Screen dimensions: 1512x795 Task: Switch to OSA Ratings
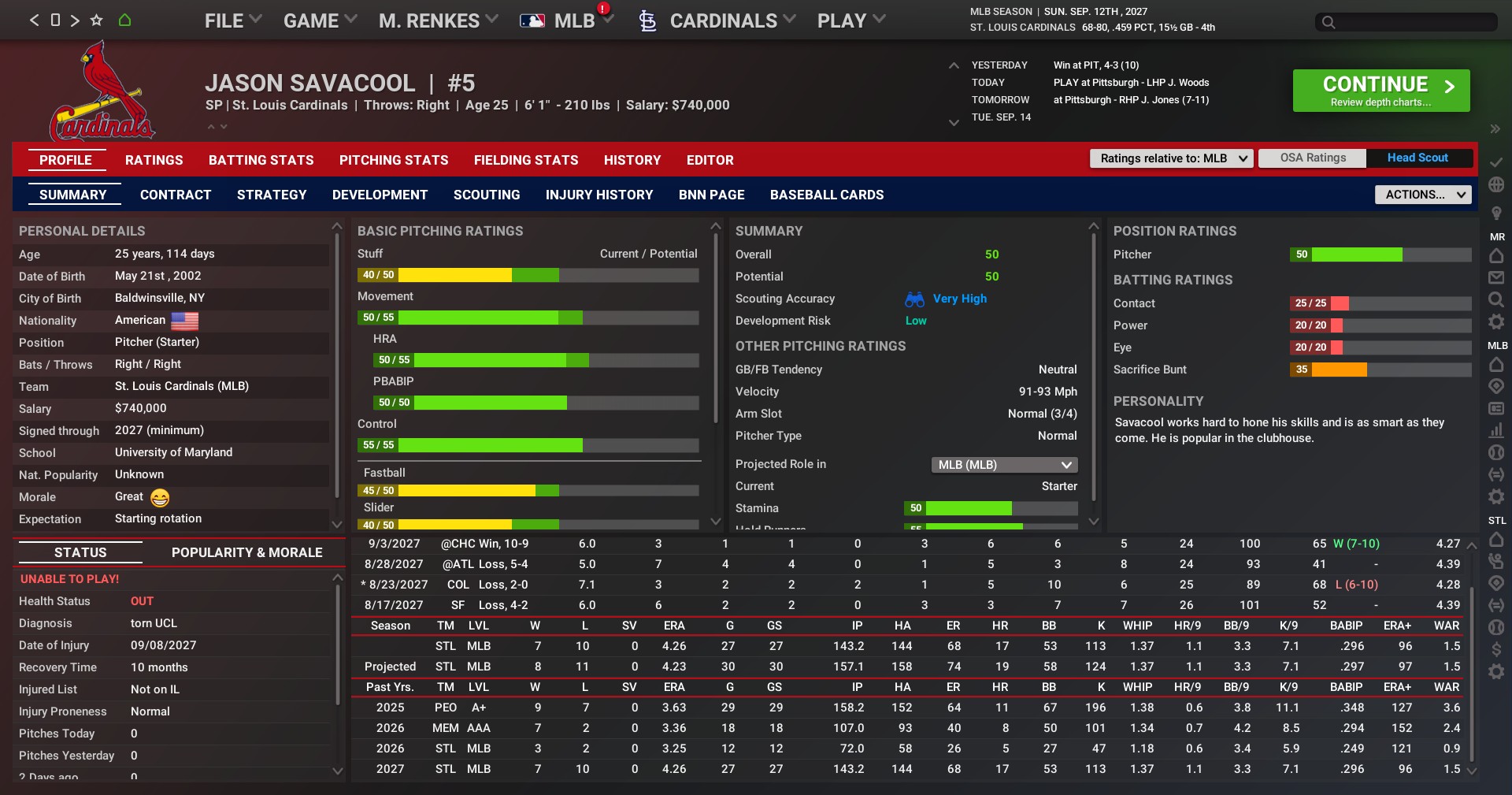[1312, 158]
